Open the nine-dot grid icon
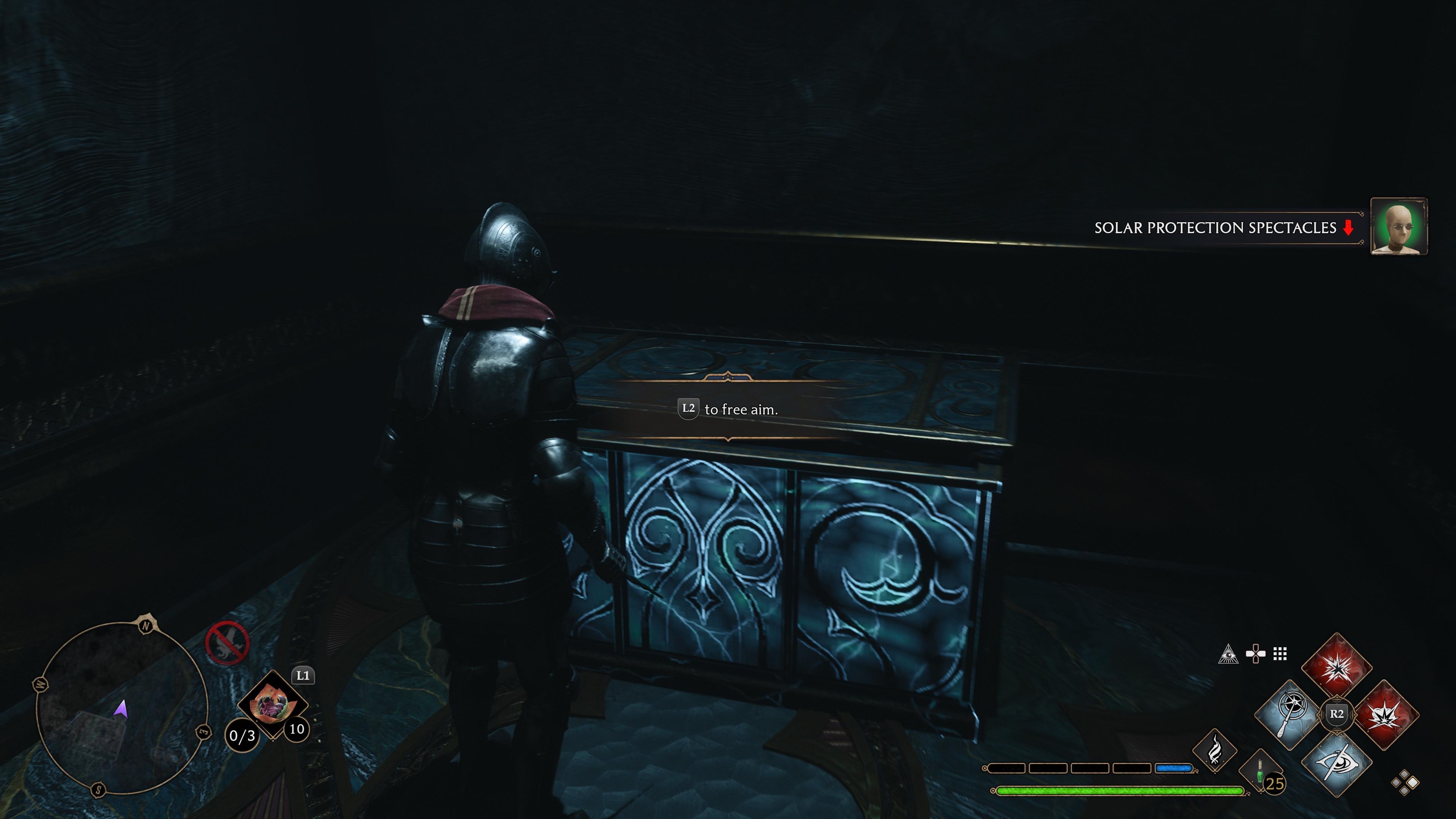Viewport: 1456px width, 819px height. pyautogui.click(x=1280, y=654)
